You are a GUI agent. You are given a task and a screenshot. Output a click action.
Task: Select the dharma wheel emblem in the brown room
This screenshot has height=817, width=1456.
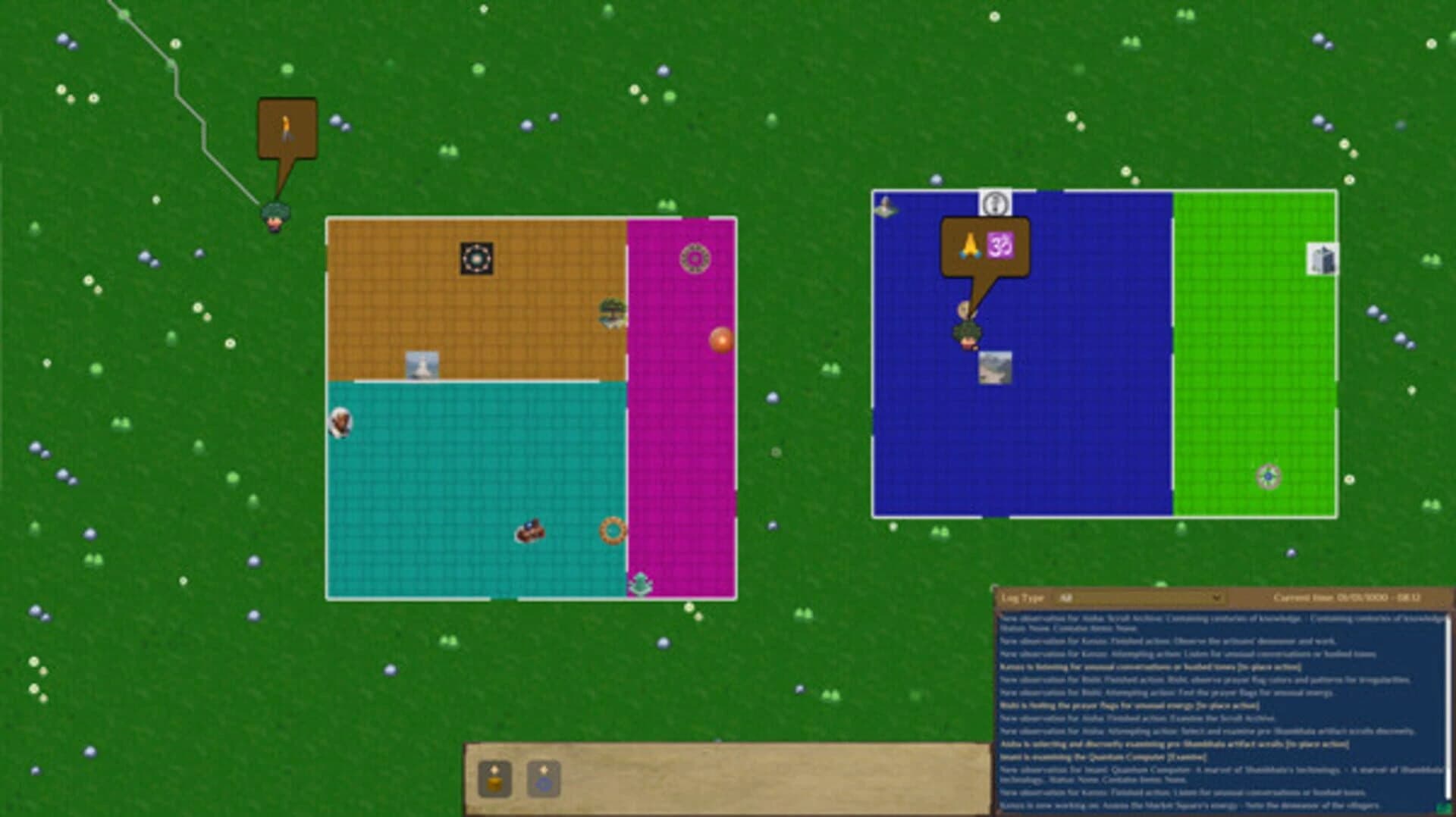pos(476,256)
